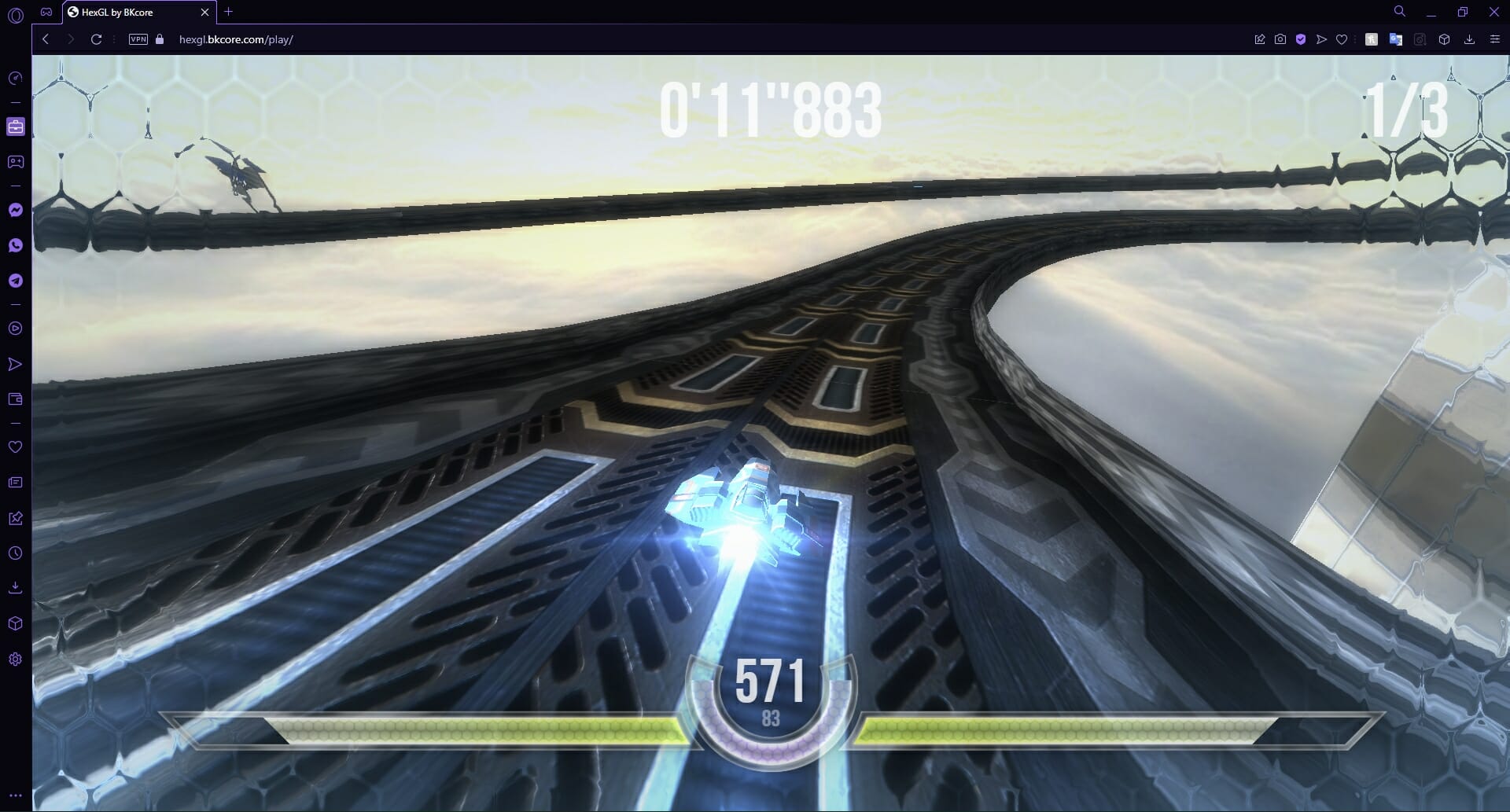Capture a page snapshot with the camera icon
1510x812 pixels.
coord(1280,38)
